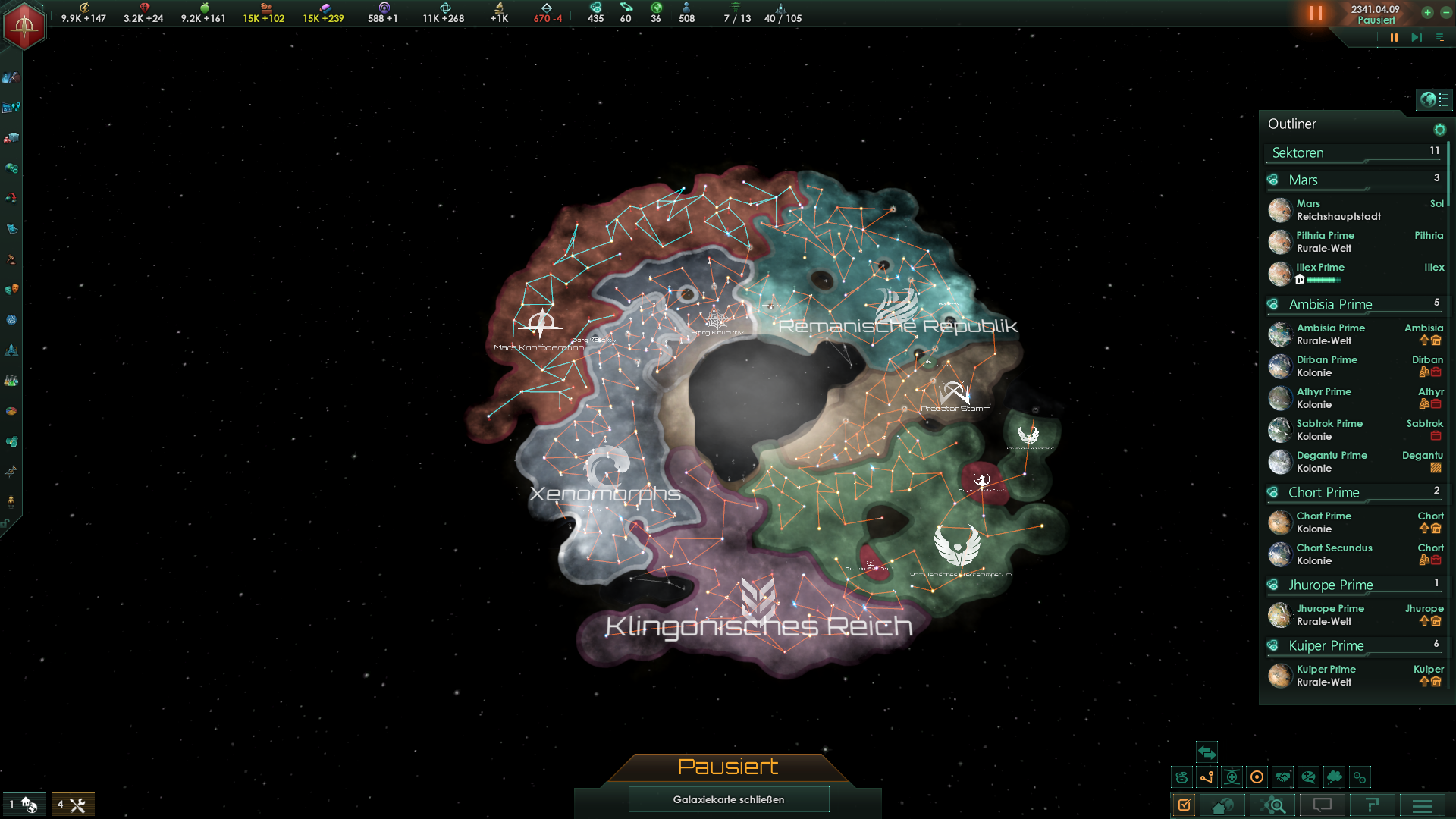Image resolution: width=1456 pixels, height=819 pixels.
Task: Open the wrench and screwdriver notification tab
Action: point(74,805)
